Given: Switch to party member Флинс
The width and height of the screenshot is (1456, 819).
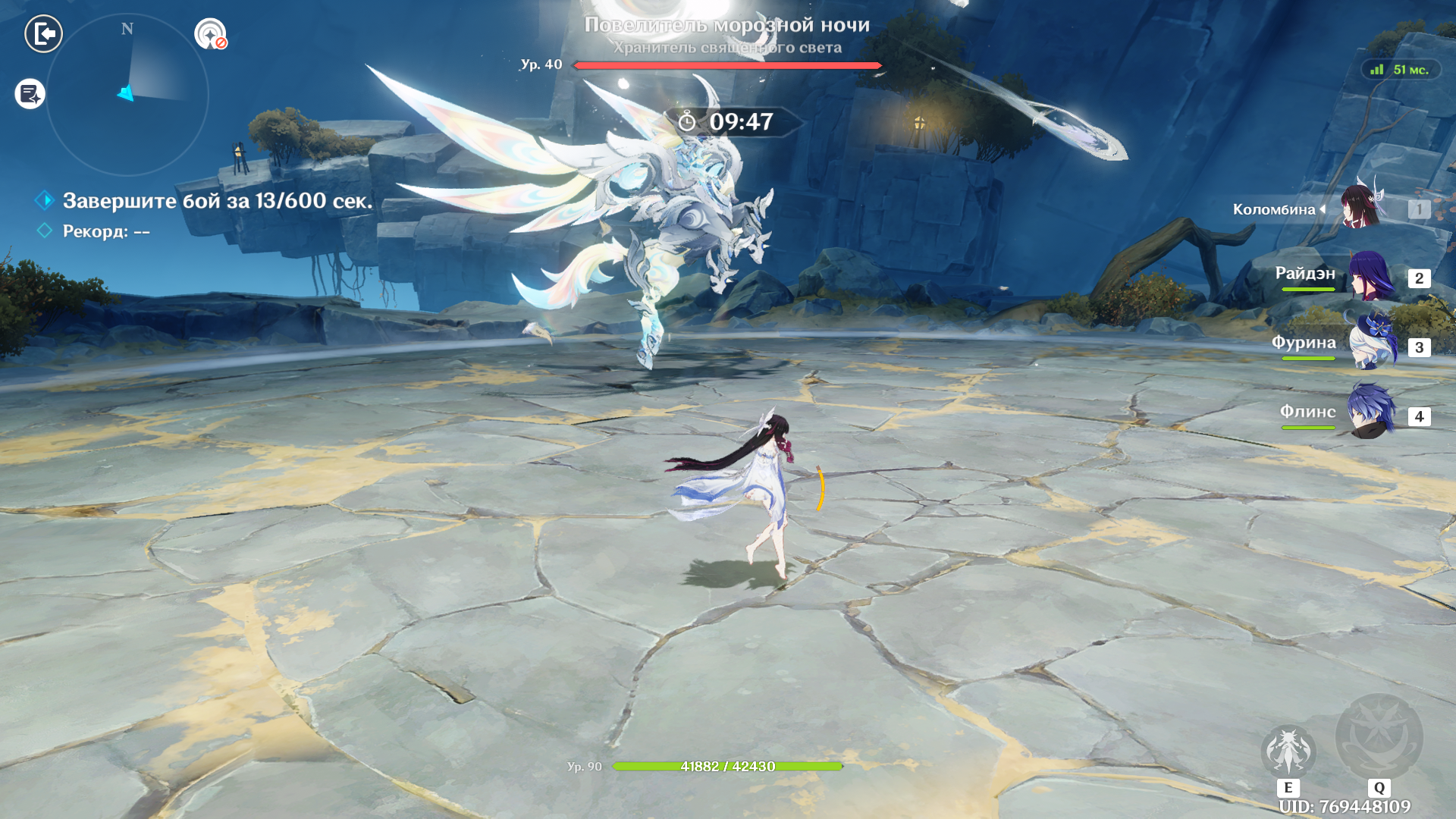Looking at the screenshot, I should click(1370, 414).
